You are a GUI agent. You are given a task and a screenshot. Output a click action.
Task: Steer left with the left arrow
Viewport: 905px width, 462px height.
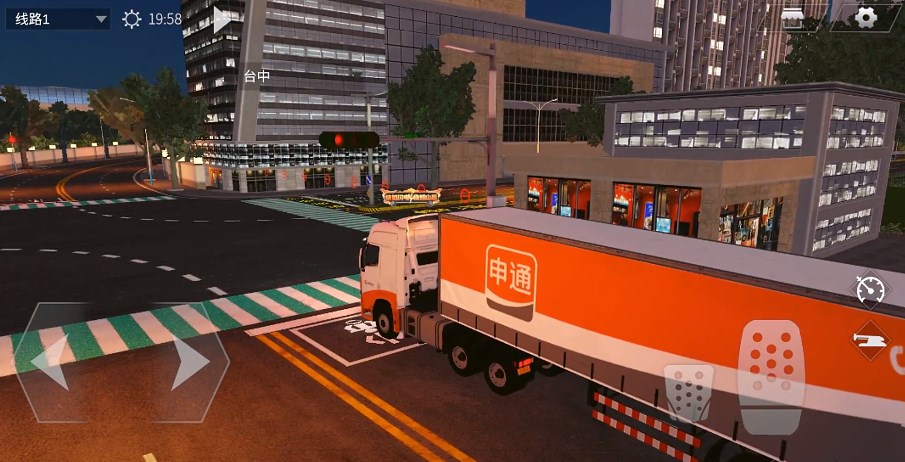(51, 362)
